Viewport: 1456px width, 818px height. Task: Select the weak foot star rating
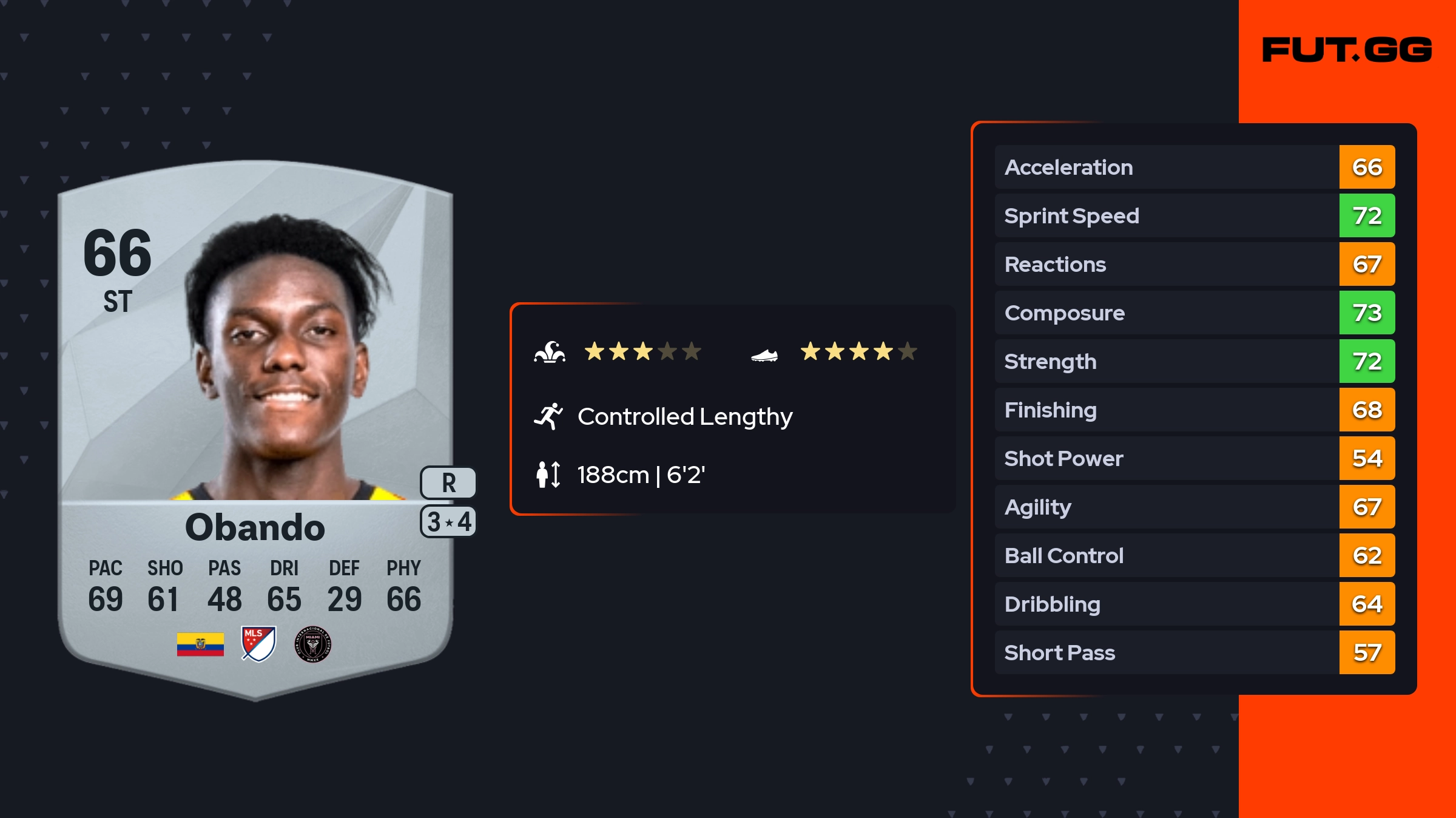(x=858, y=351)
